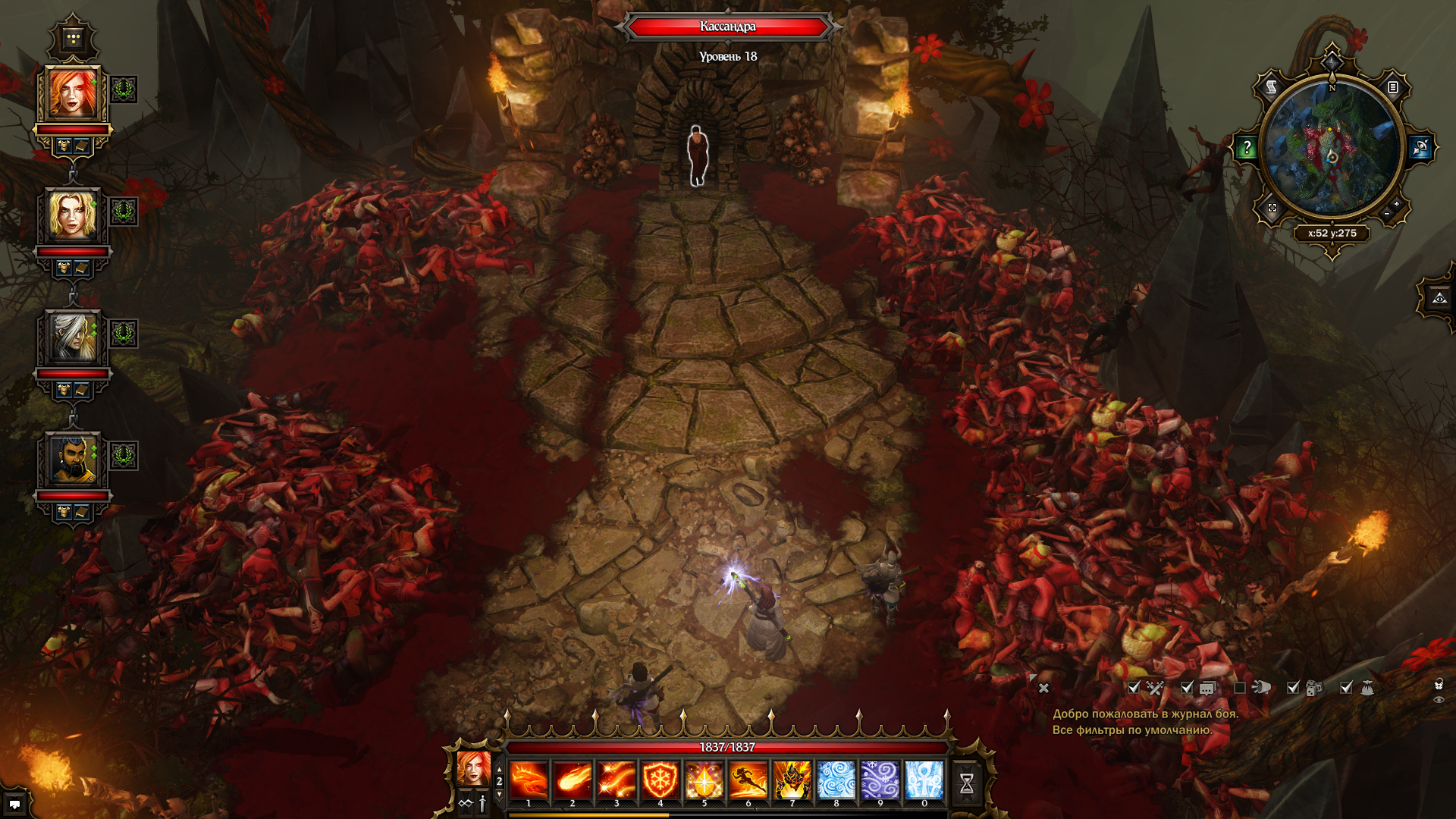Switch hotbar to the next page arrow
This screenshot has height=819, width=1456.
point(499,794)
